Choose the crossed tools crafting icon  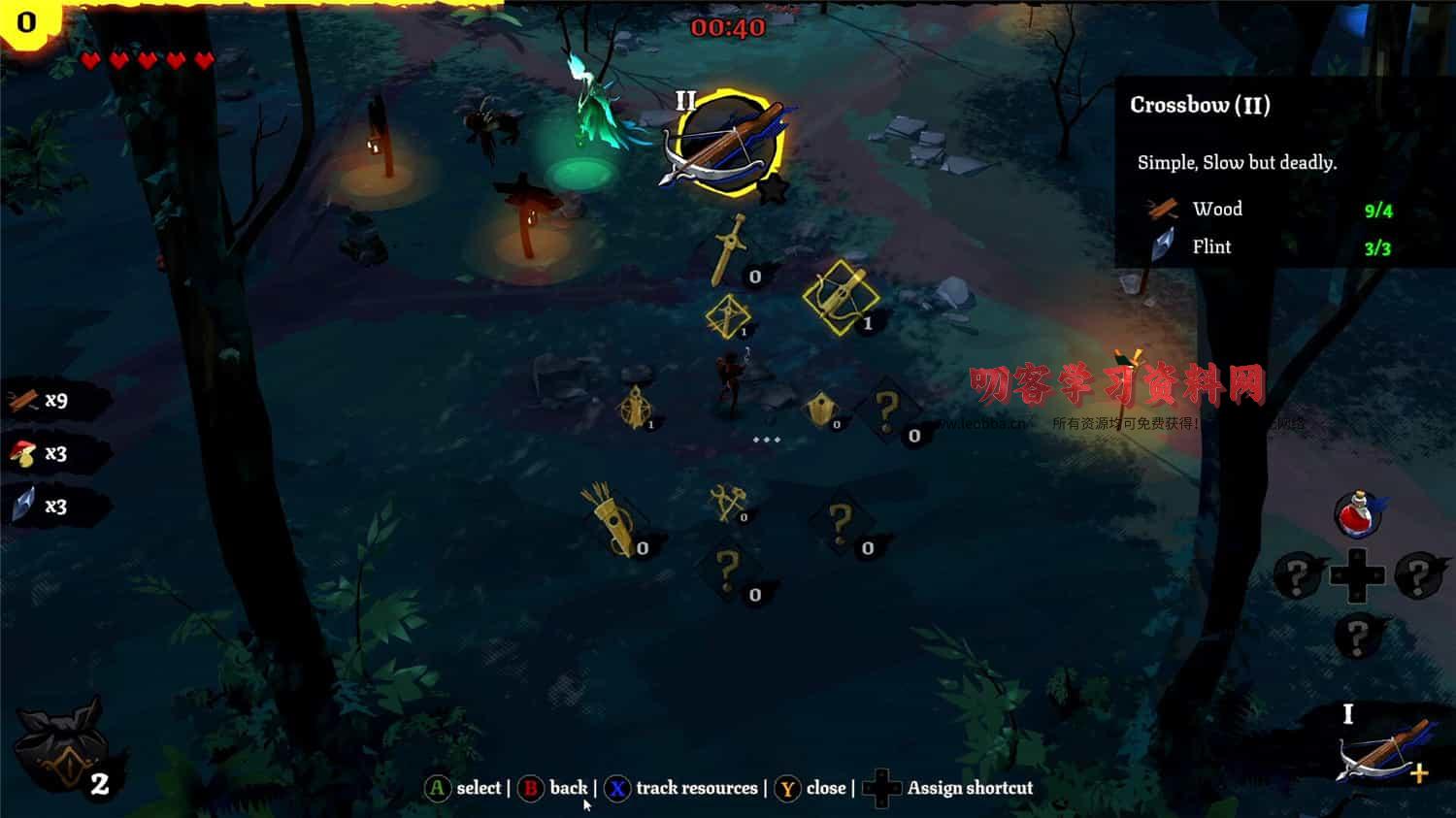pos(727,502)
